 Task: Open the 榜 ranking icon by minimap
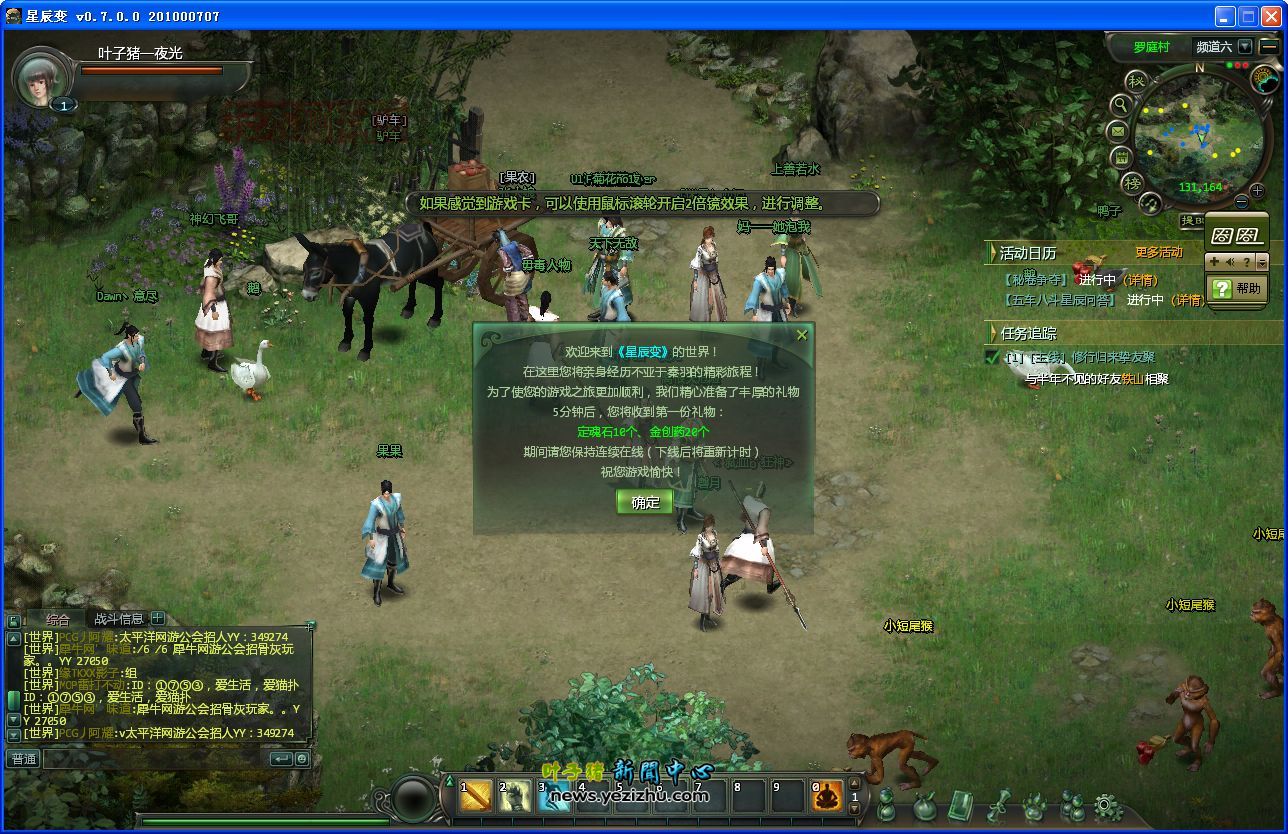(x=1132, y=182)
